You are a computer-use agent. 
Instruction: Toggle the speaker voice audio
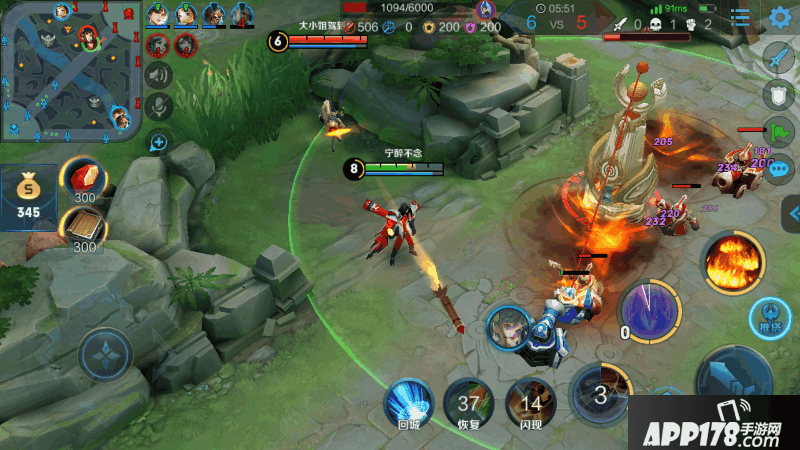click(x=157, y=75)
